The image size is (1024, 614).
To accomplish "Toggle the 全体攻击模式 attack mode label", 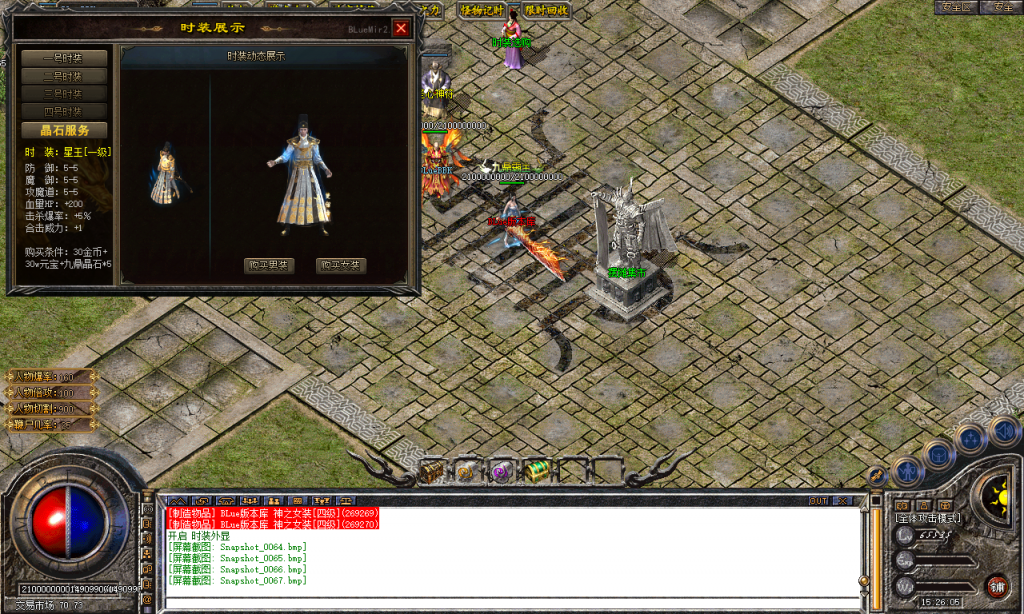I will (929, 518).
